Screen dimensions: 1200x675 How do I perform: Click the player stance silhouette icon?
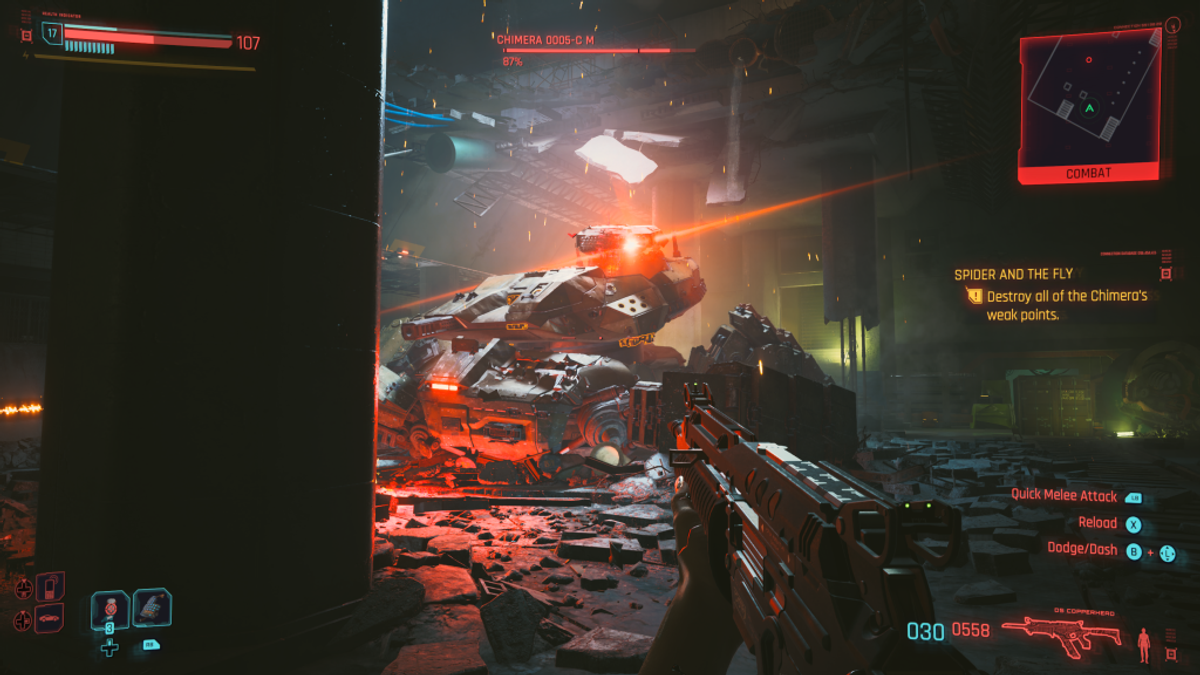coord(1143,645)
